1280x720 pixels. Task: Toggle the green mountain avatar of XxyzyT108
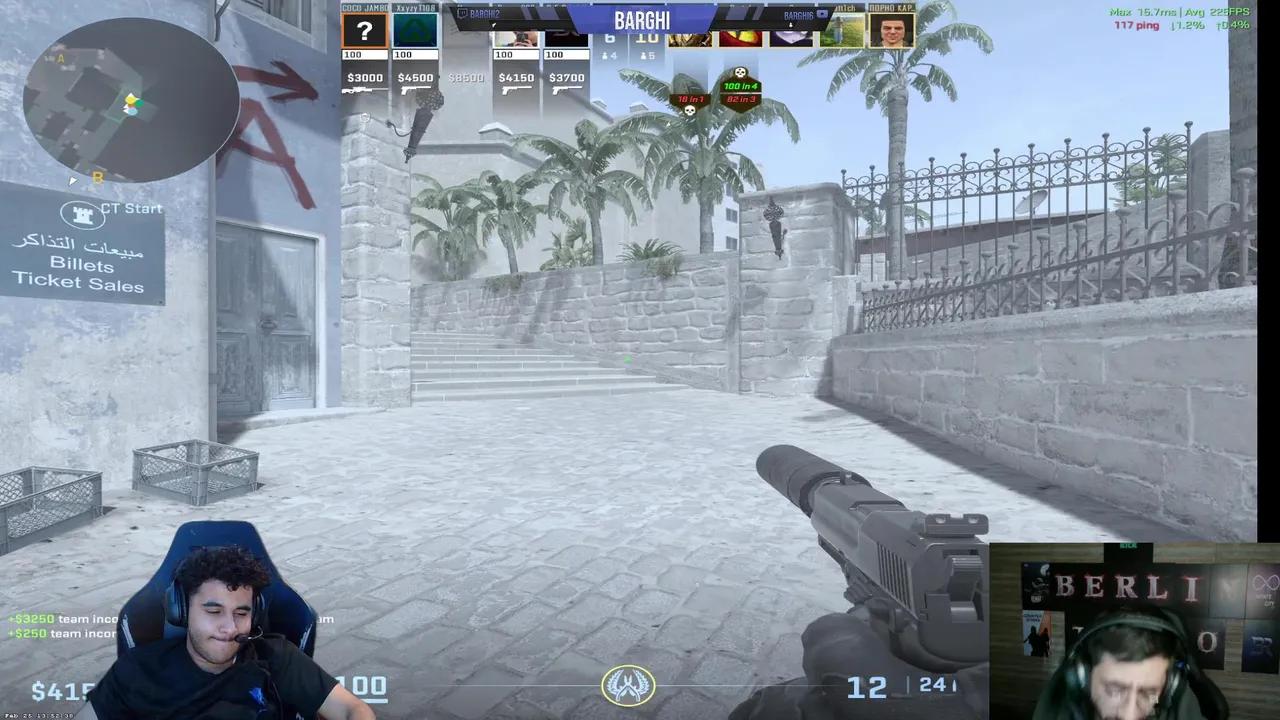click(x=414, y=30)
